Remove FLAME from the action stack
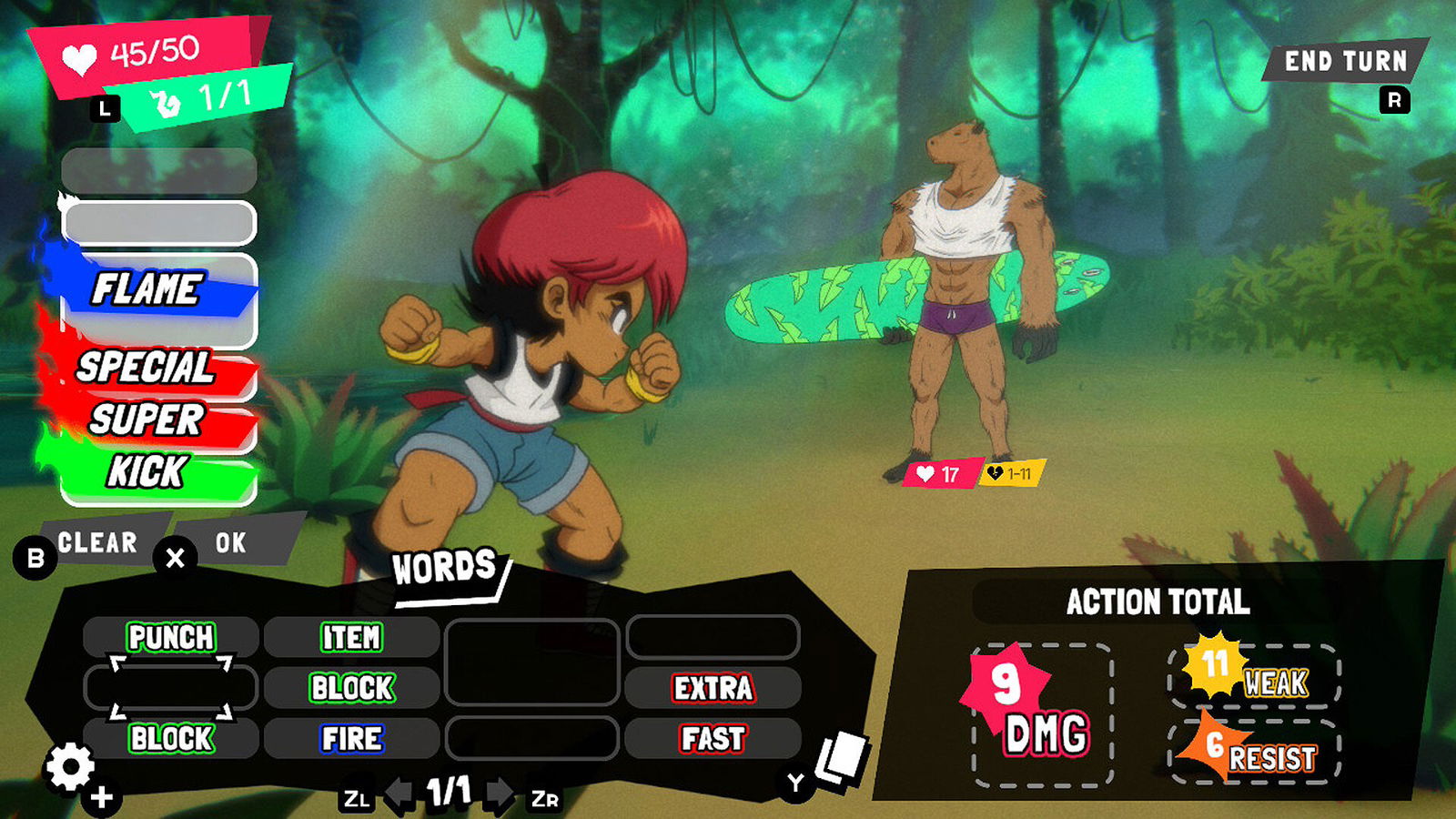The image size is (1456, 819). 147,289
